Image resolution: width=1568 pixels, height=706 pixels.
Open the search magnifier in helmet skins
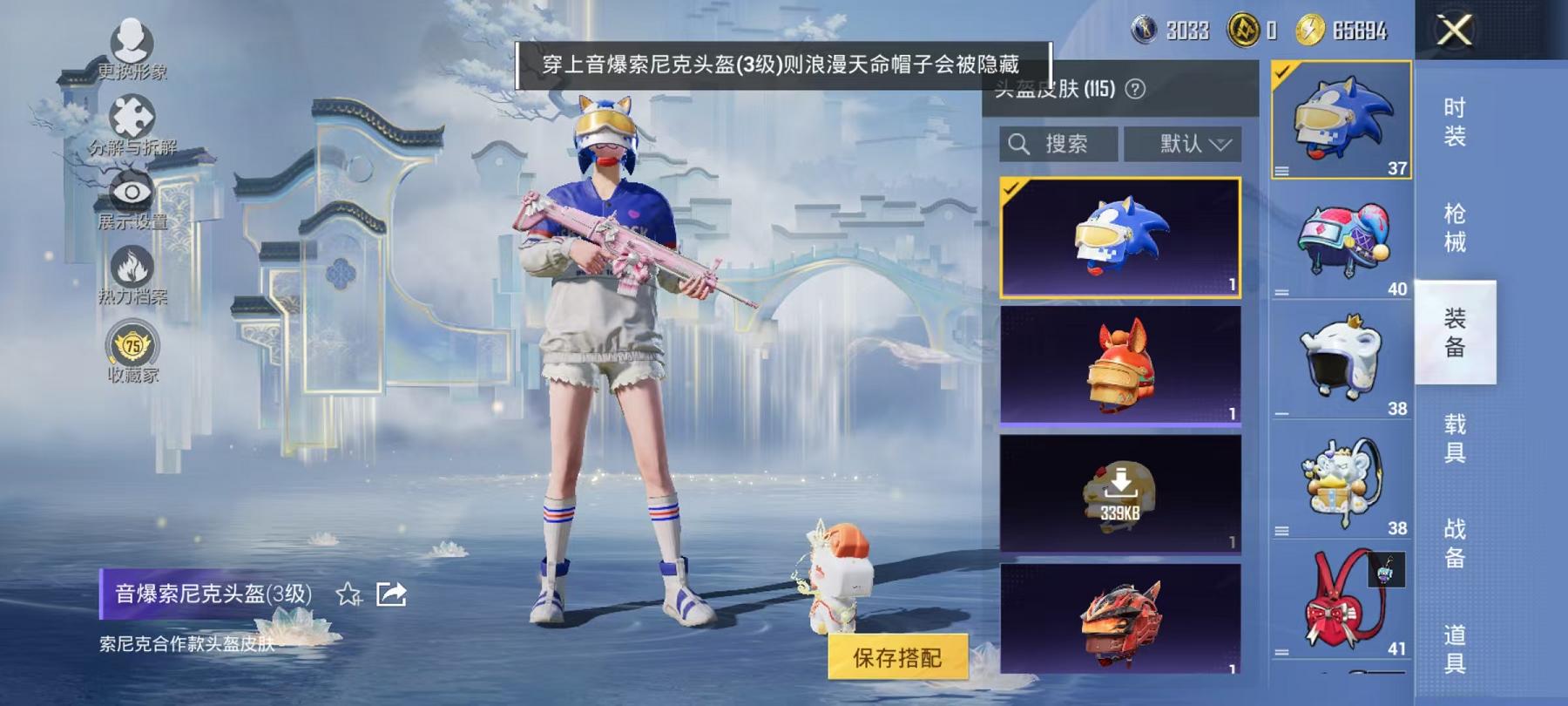click(1017, 144)
